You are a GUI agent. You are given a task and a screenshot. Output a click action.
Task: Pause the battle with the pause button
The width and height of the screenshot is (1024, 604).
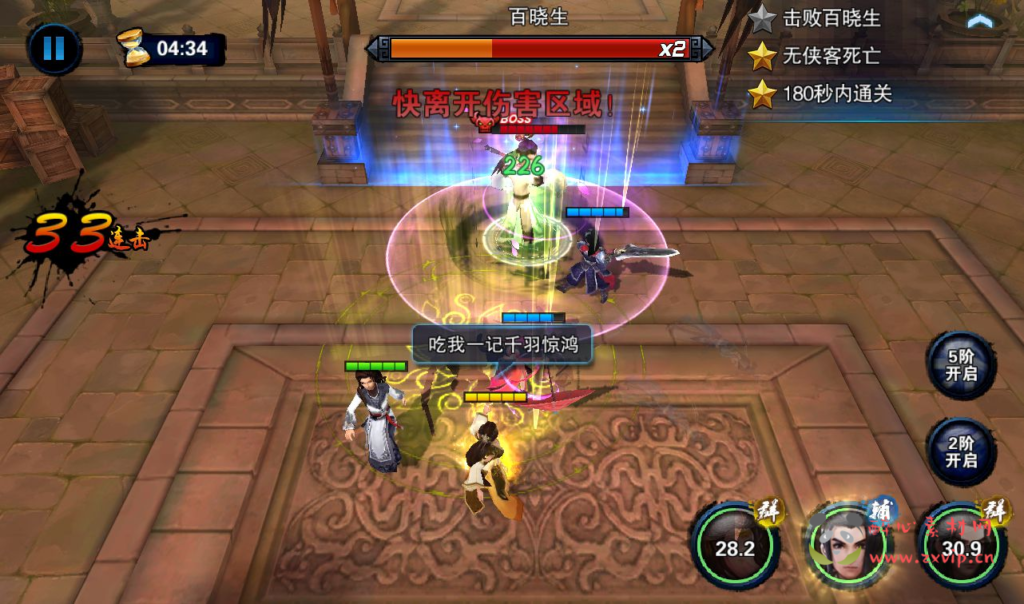click(54, 48)
